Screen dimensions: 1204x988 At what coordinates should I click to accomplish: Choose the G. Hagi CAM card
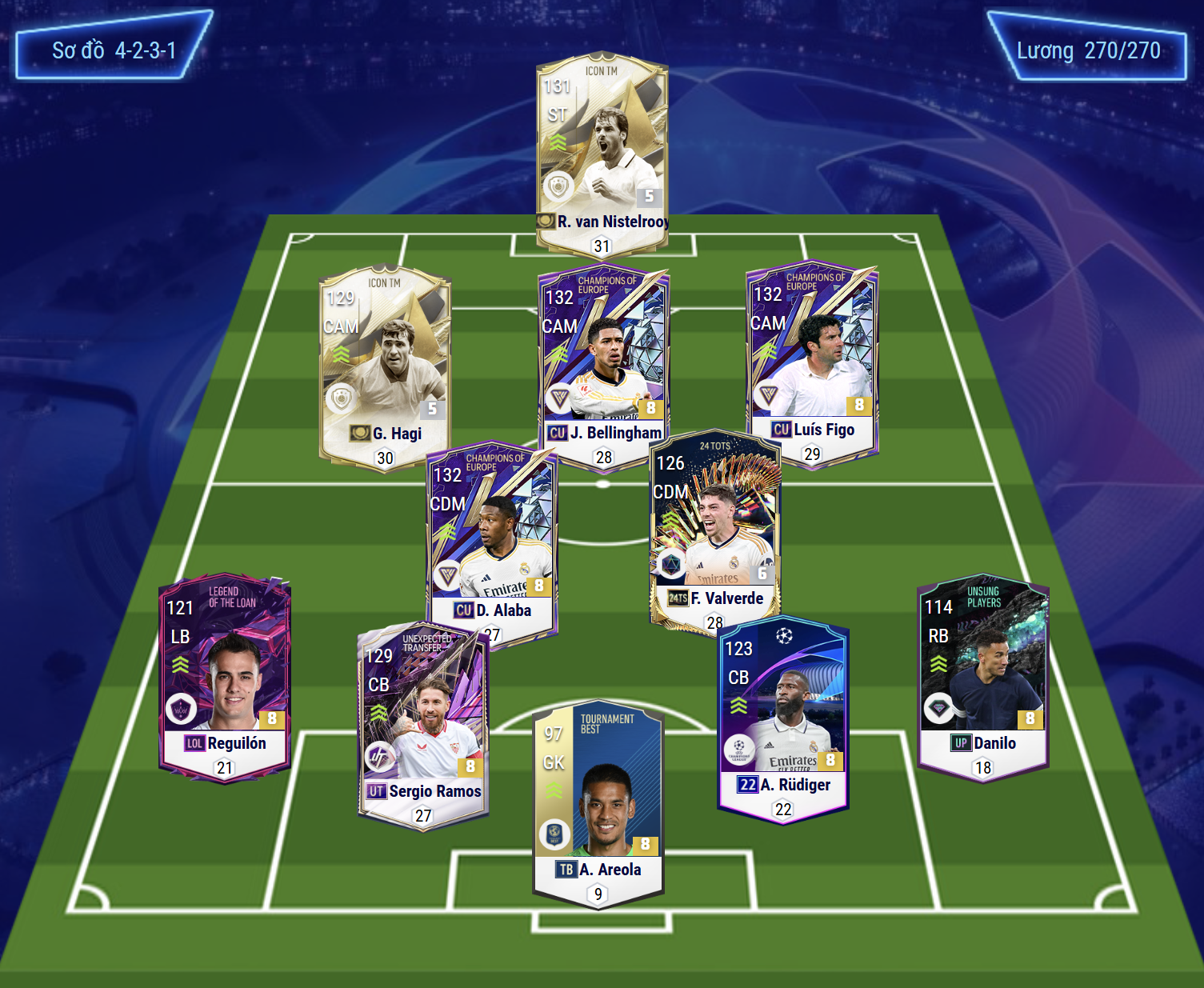point(385,364)
